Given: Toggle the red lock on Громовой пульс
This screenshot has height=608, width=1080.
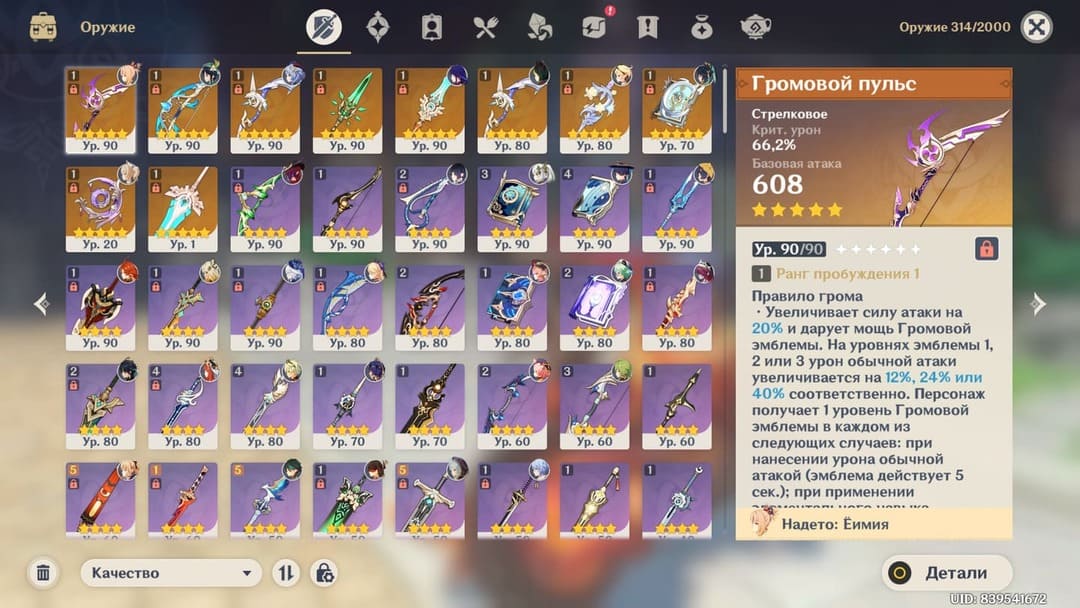Looking at the screenshot, I should (x=986, y=249).
